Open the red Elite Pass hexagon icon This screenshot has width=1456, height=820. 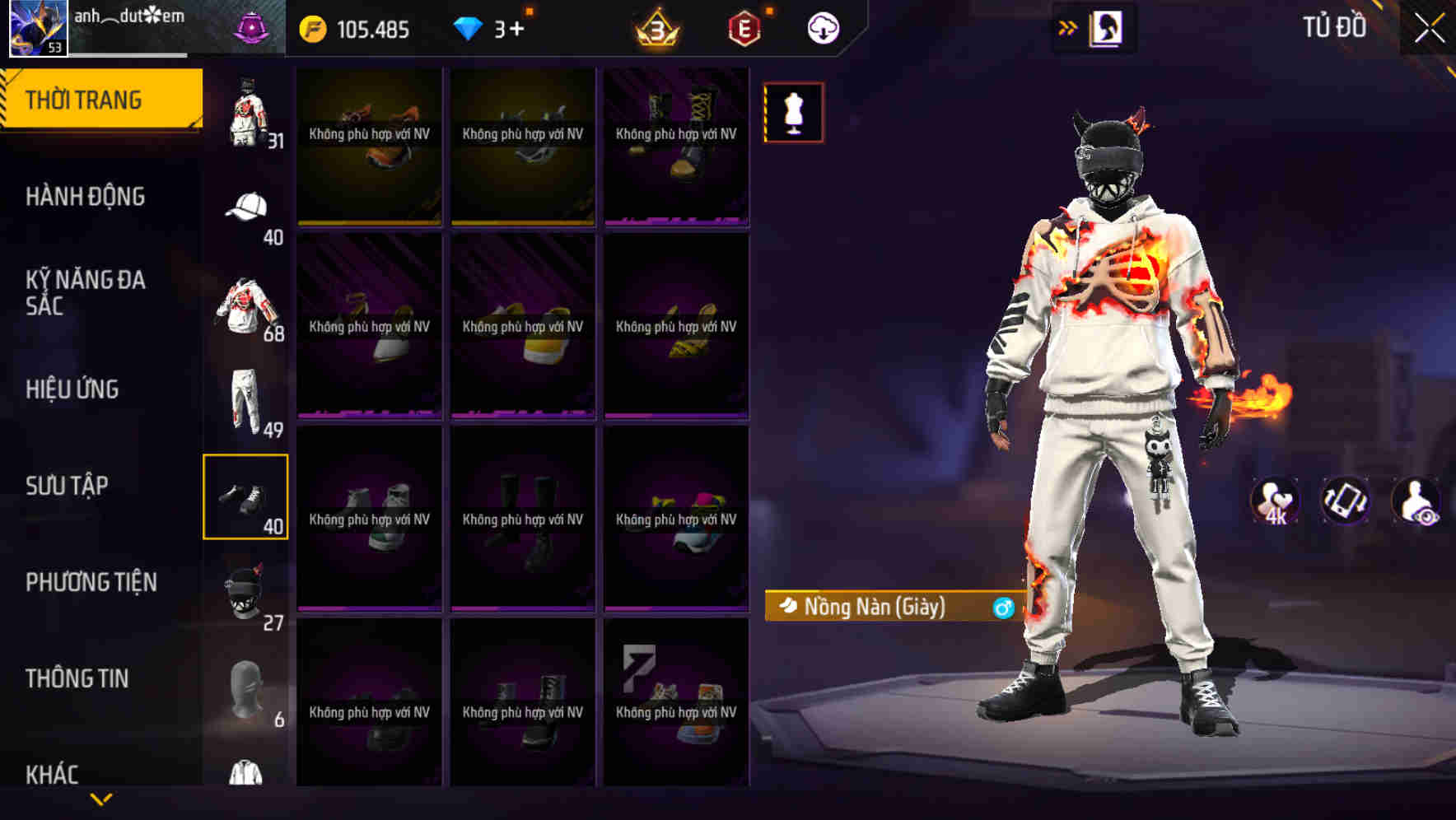click(x=744, y=27)
